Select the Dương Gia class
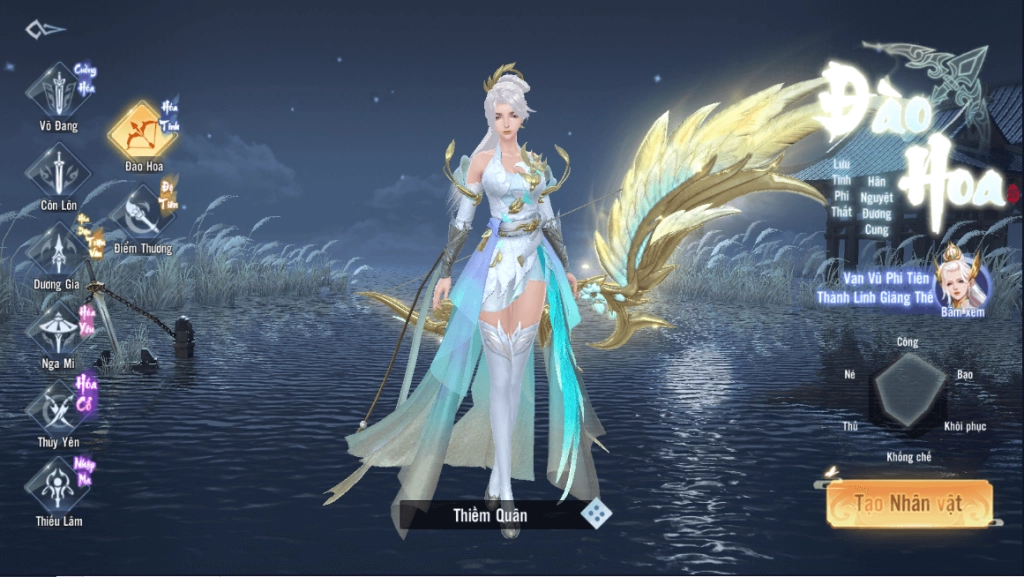The image size is (1024, 577). [x=58, y=249]
